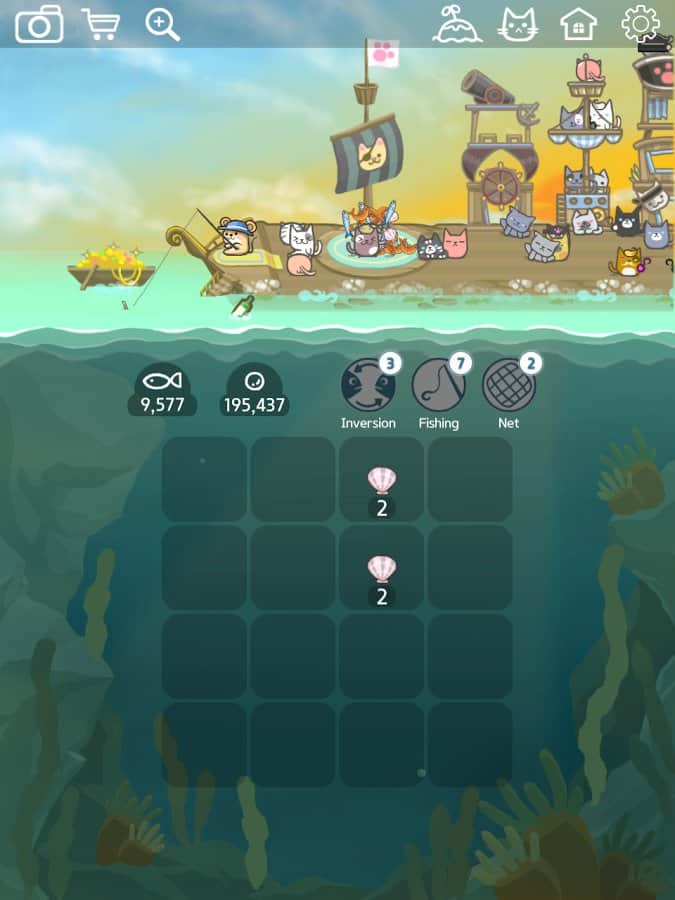Open the island view icon
This screenshot has height=900, width=675.
click(x=457, y=24)
